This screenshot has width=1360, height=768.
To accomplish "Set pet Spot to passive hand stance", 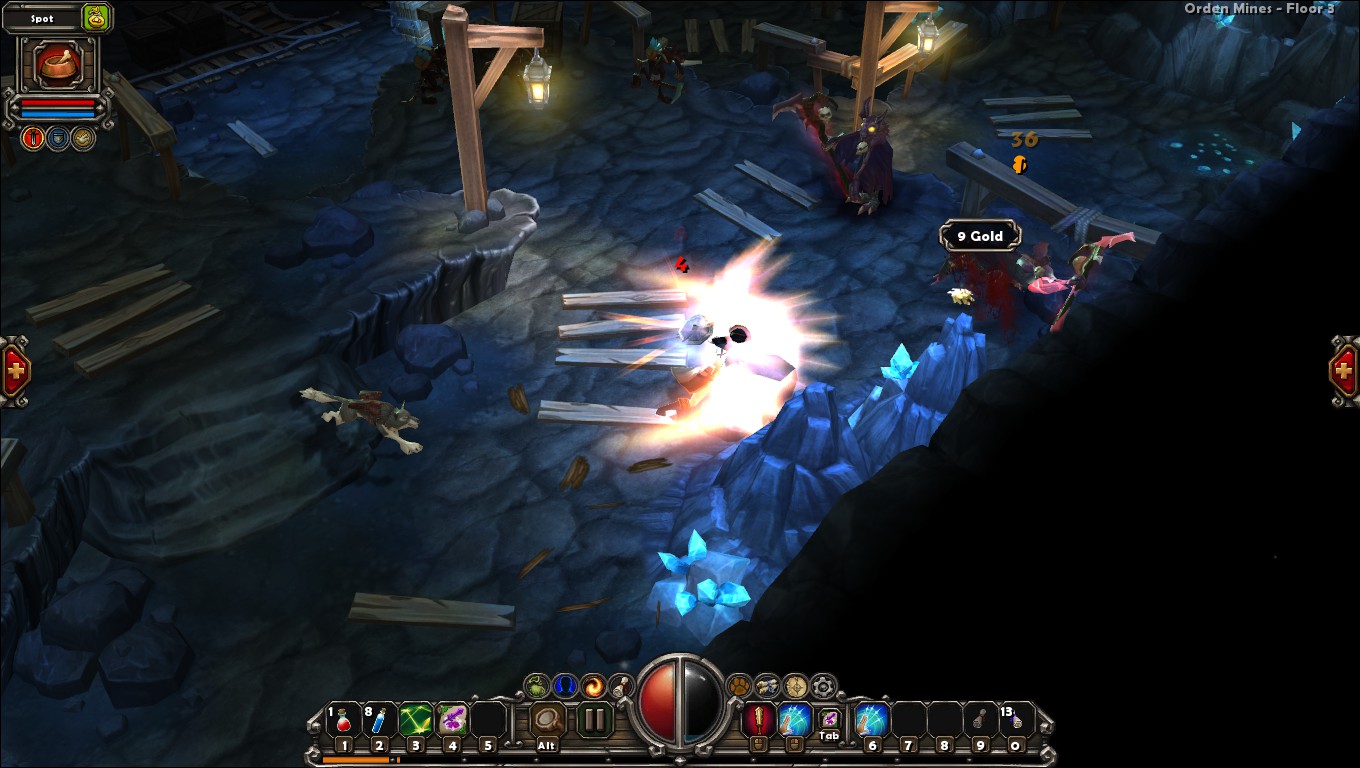I will (x=83, y=137).
